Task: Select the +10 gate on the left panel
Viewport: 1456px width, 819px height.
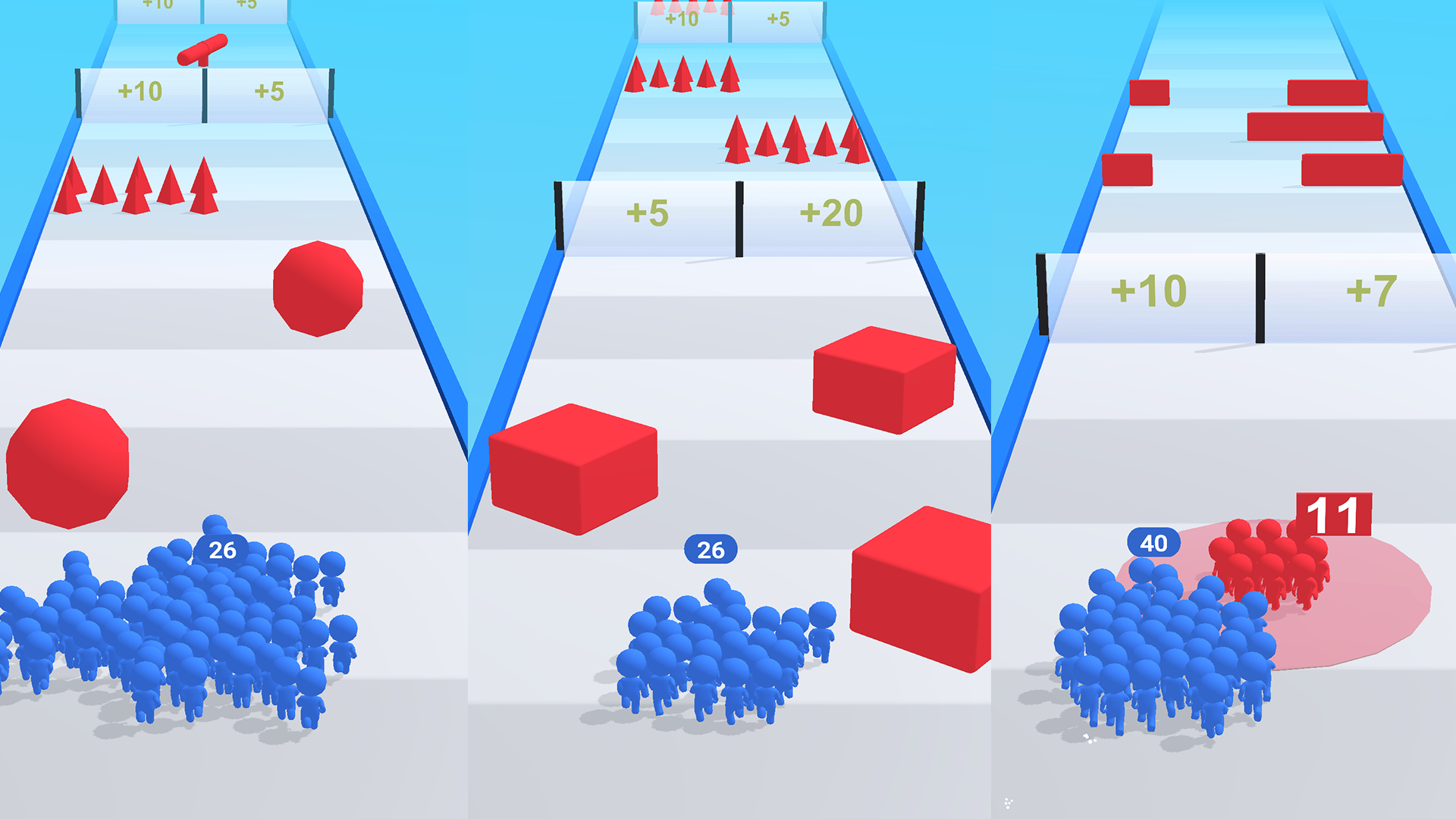Action: 140,89
